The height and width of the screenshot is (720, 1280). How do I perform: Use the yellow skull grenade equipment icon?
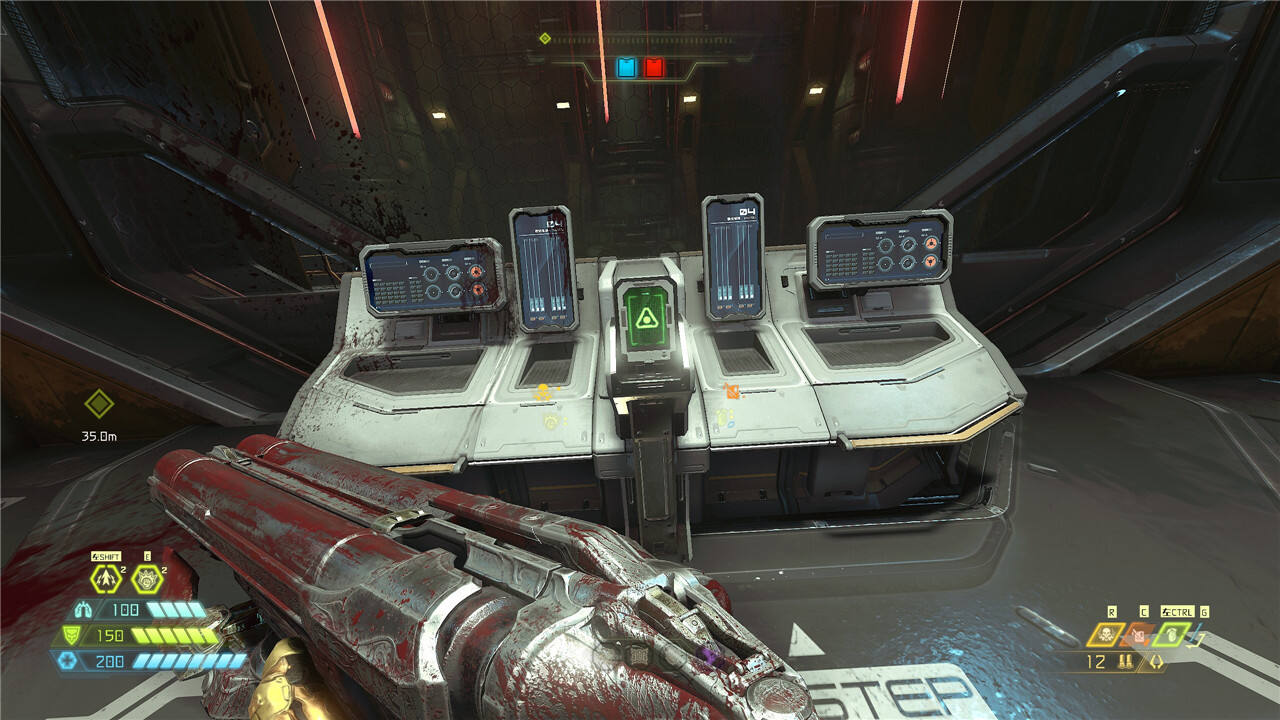tap(1105, 634)
